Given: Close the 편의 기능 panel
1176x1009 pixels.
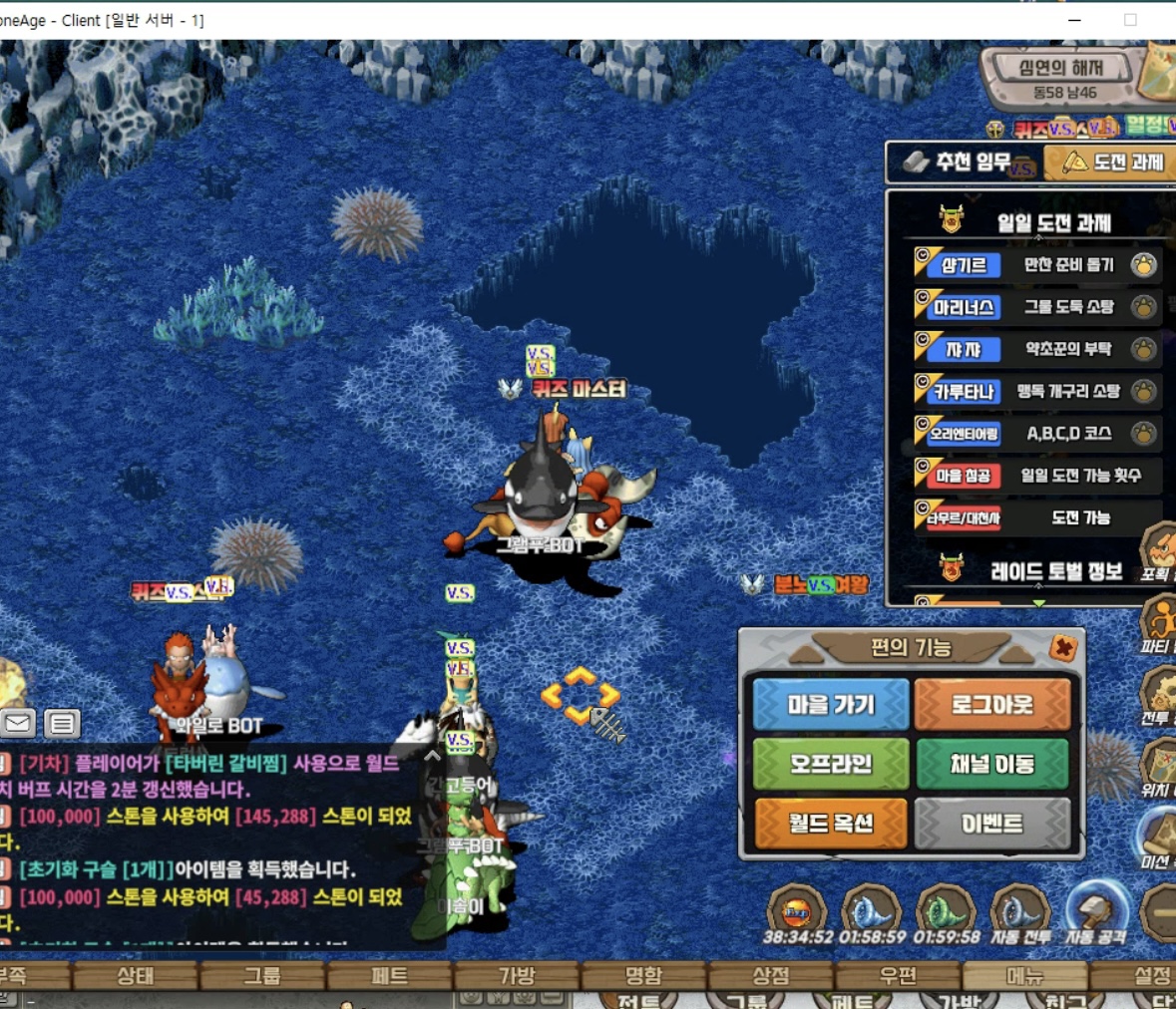Looking at the screenshot, I should 1063,648.
